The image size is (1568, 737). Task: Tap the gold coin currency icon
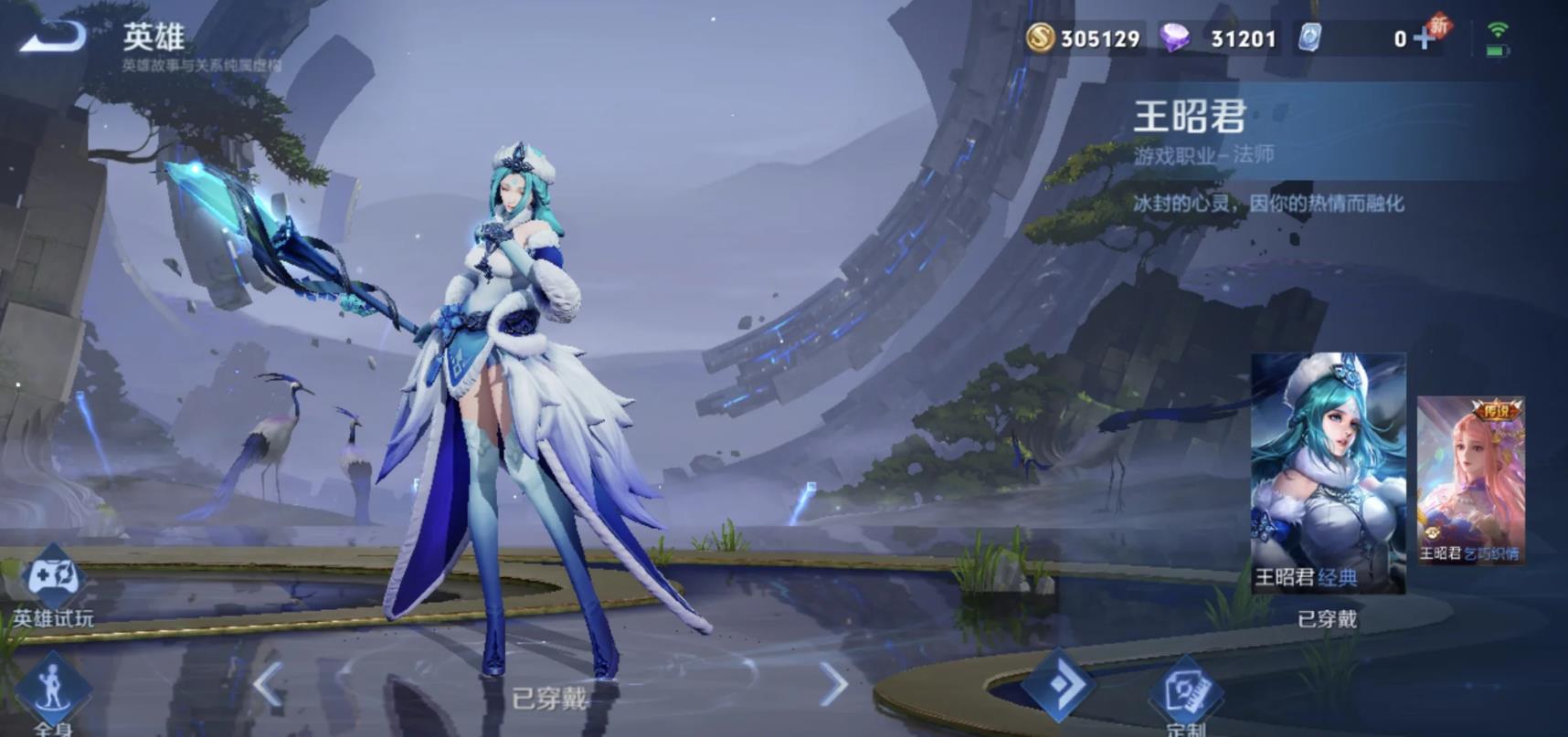click(x=1040, y=38)
